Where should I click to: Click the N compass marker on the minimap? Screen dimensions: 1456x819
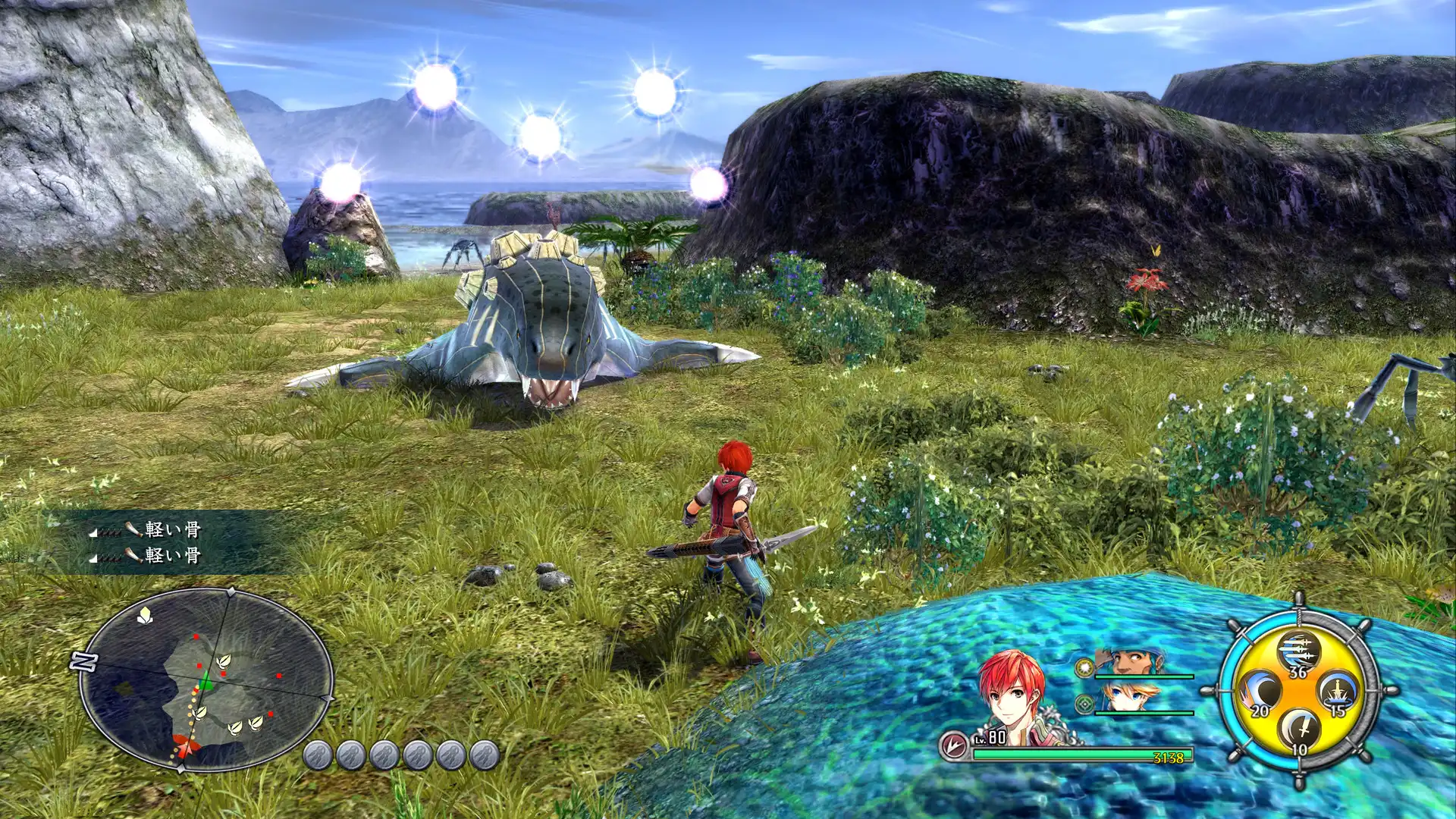pos(83,661)
